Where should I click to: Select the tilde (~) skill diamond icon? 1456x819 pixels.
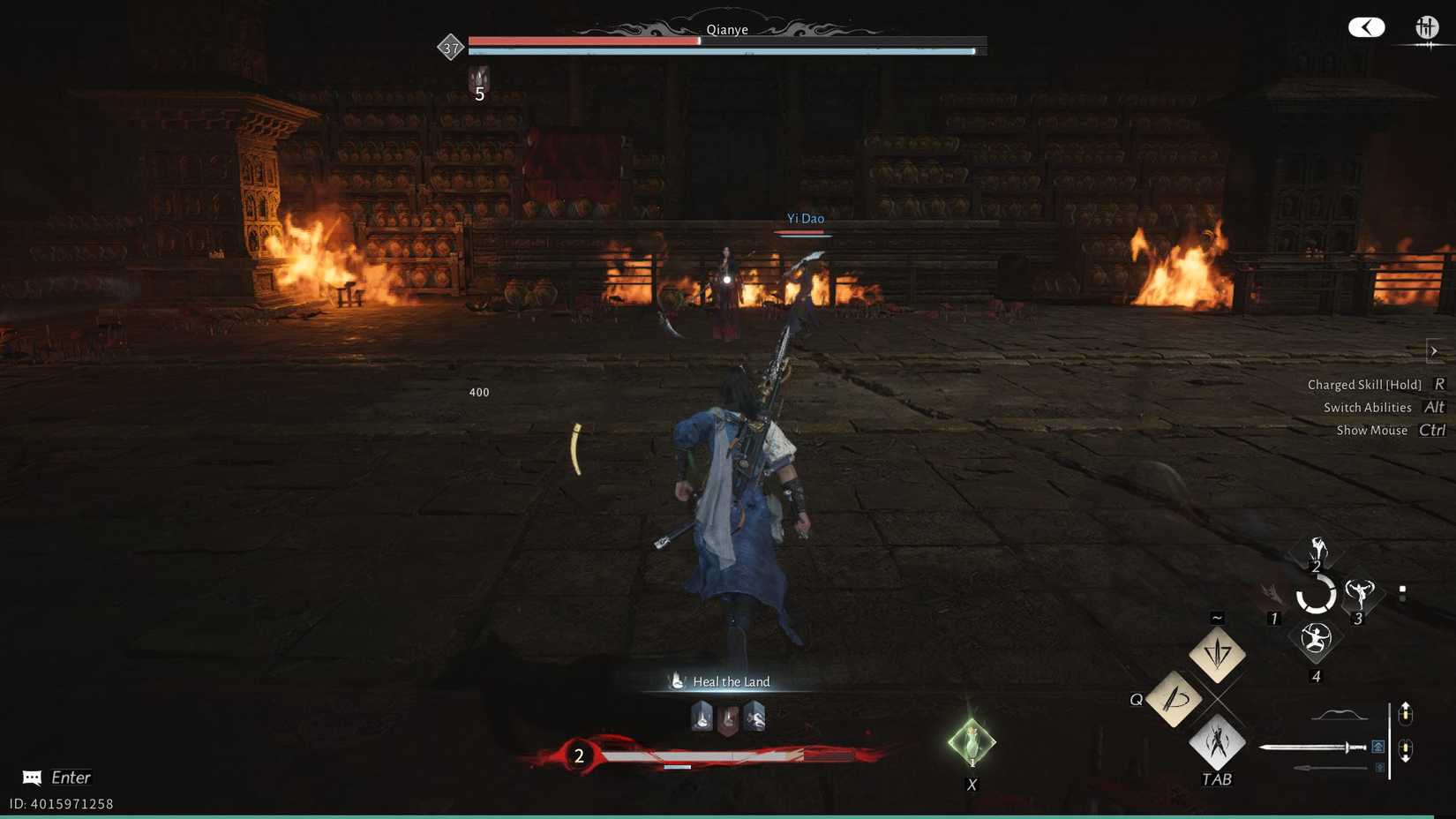click(1216, 653)
